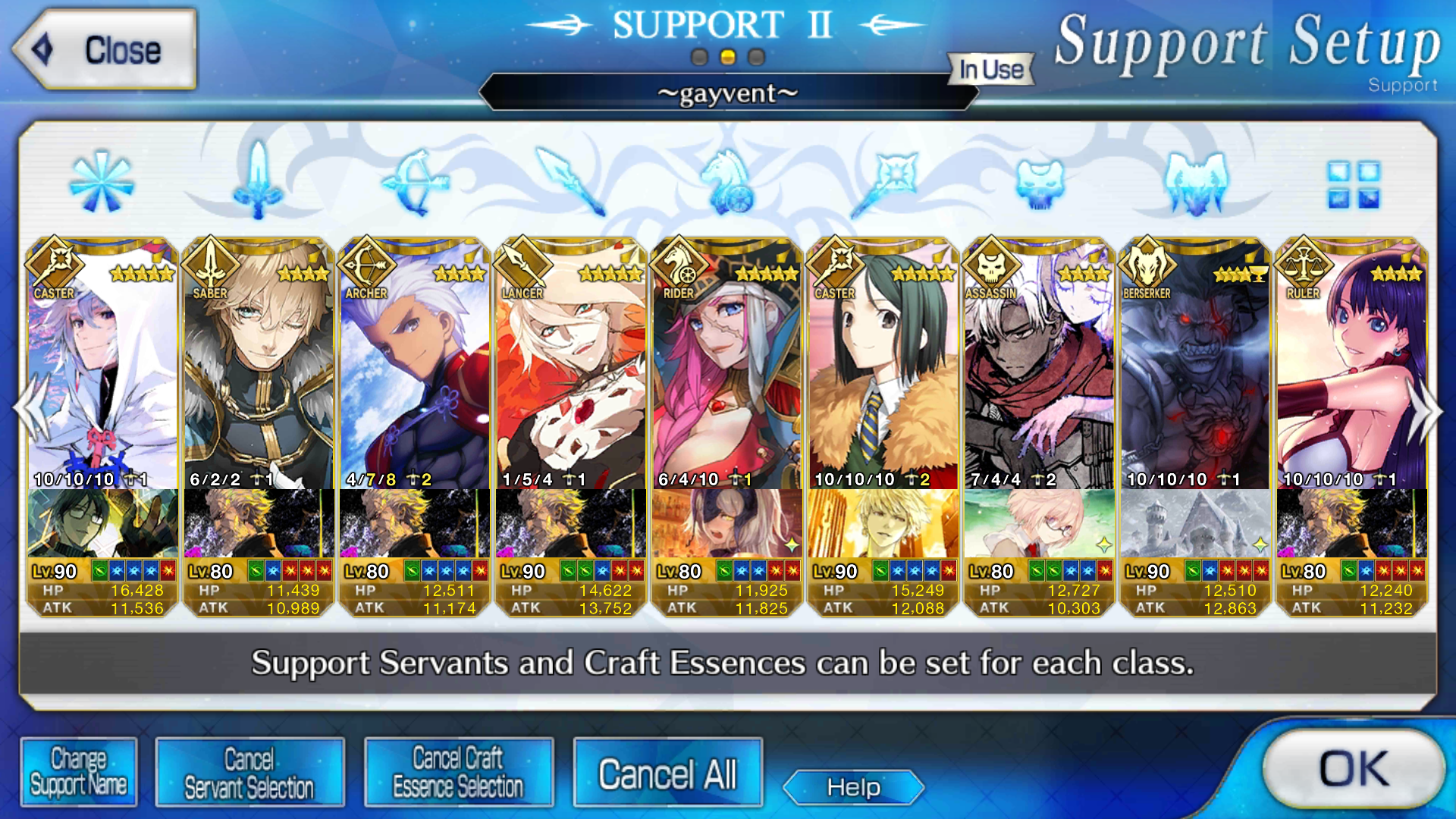Choose Cancel Servant Selection
This screenshot has width=1456, height=819.
pyautogui.click(x=249, y=772)
